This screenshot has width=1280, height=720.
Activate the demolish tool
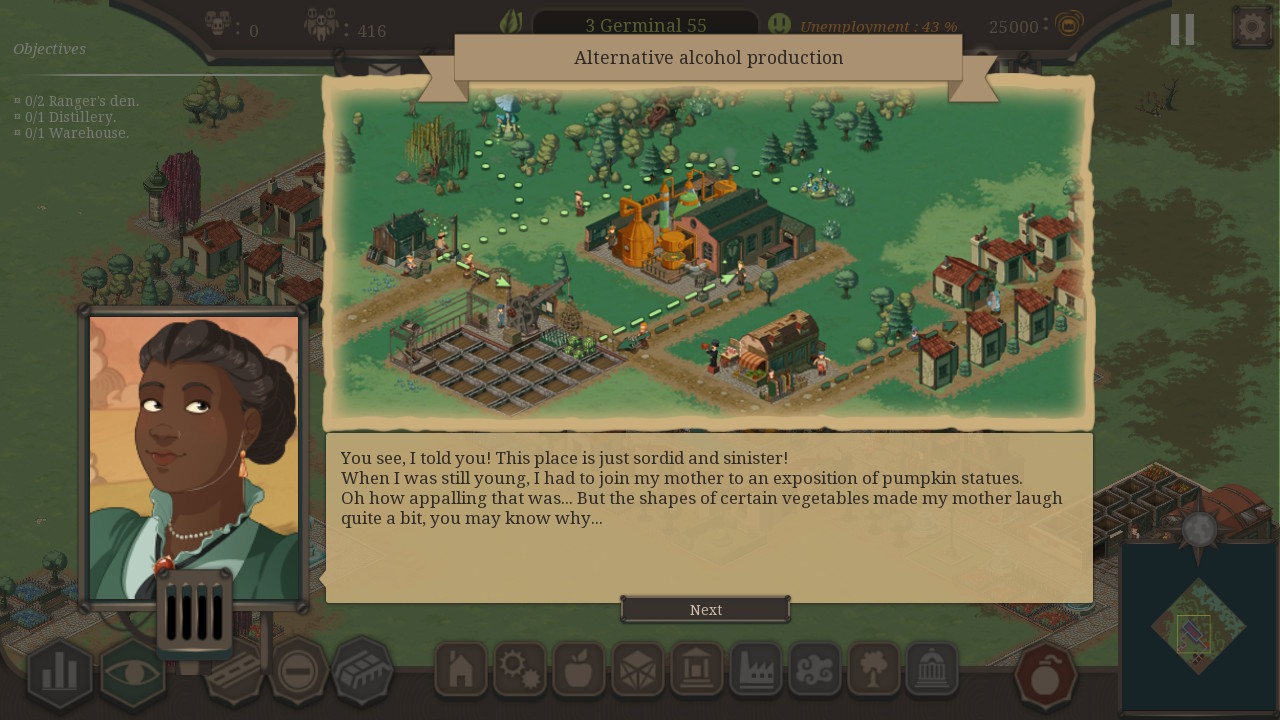297,670
